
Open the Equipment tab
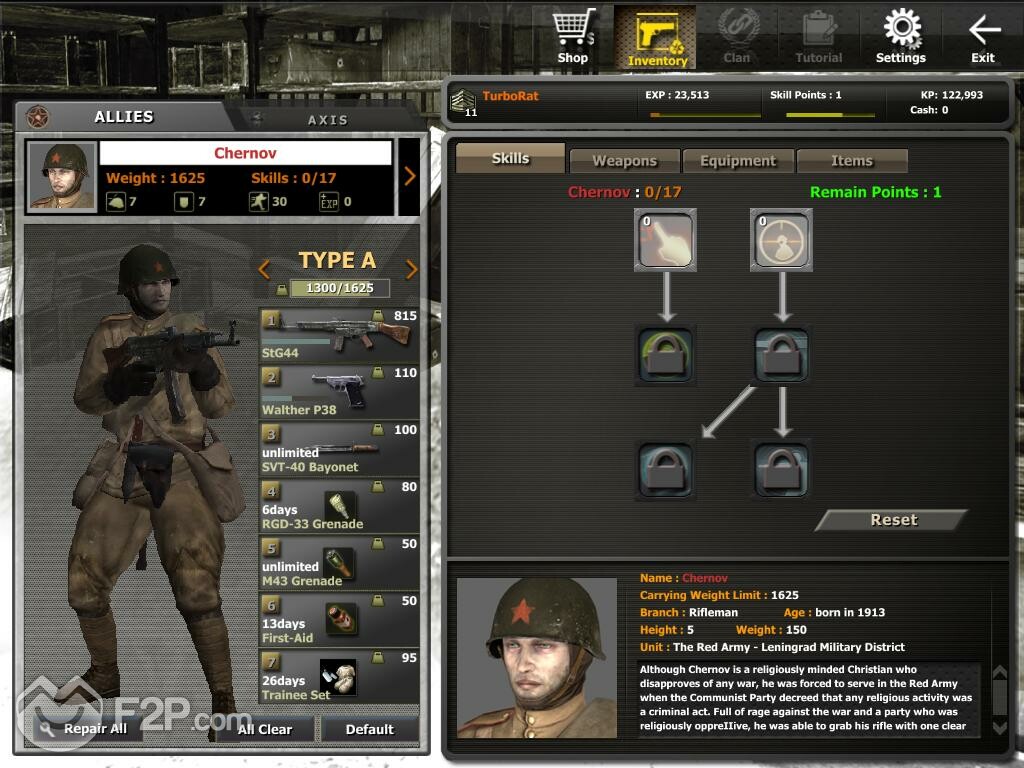738,160
